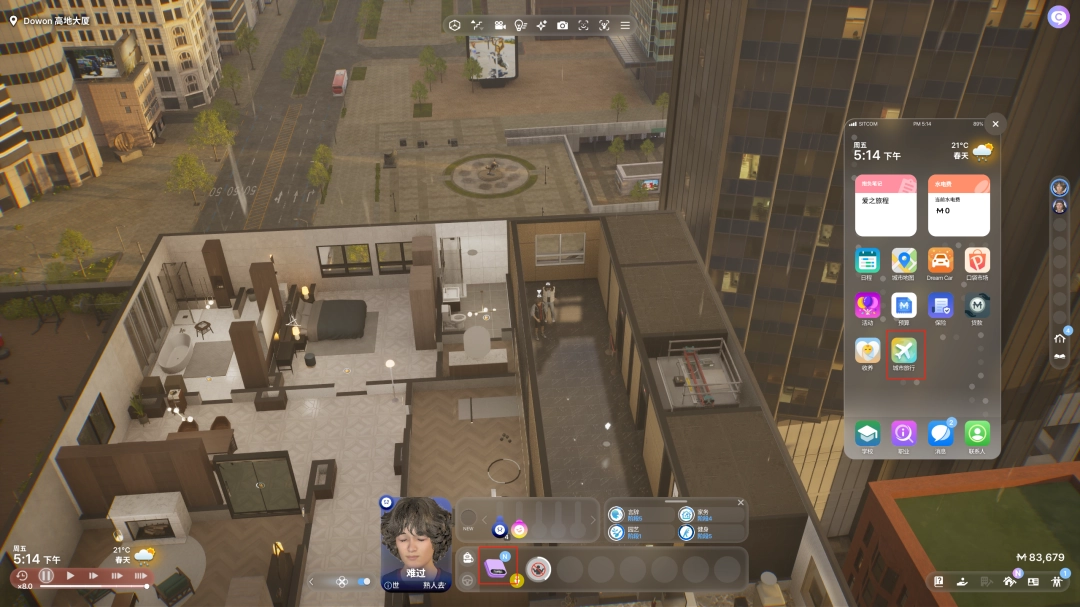The height and width of the screenshot is (607, 1080).
Task: Launch the Dream Car app
Action: click(x=939, y=262)
